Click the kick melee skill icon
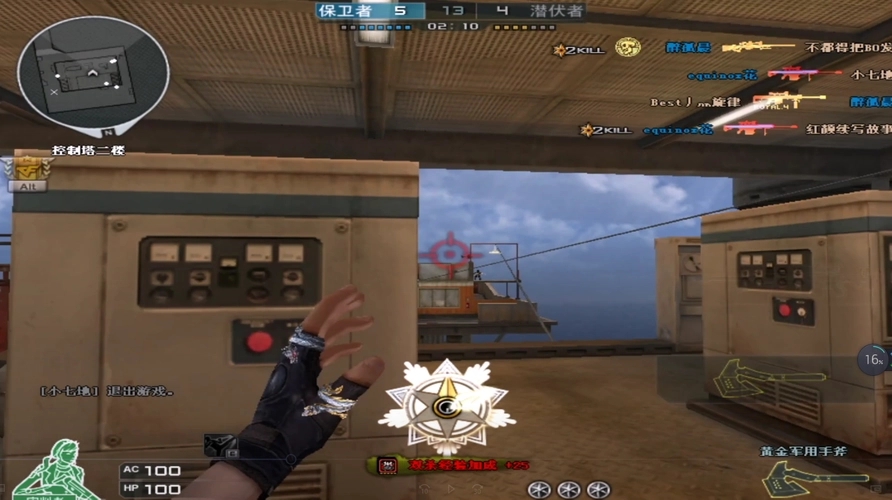Image resolution: width=892 pixels, height=500 pixels. tap(222, 446)
